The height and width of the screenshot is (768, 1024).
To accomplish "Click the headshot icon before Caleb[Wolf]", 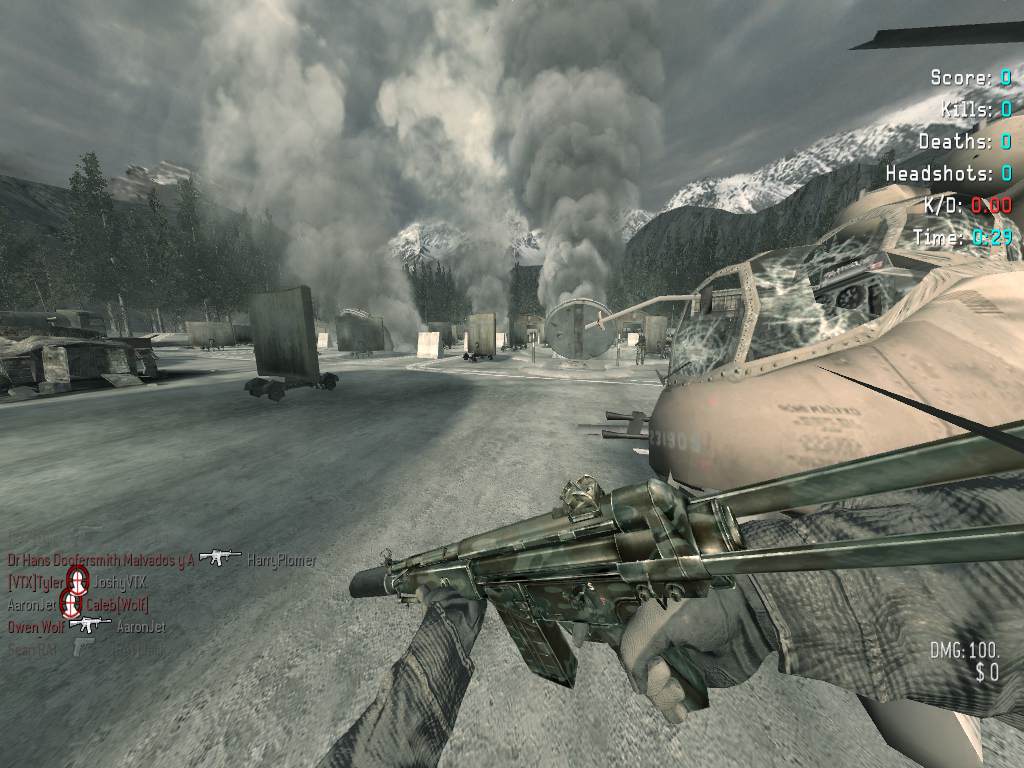I will (71, 603).
